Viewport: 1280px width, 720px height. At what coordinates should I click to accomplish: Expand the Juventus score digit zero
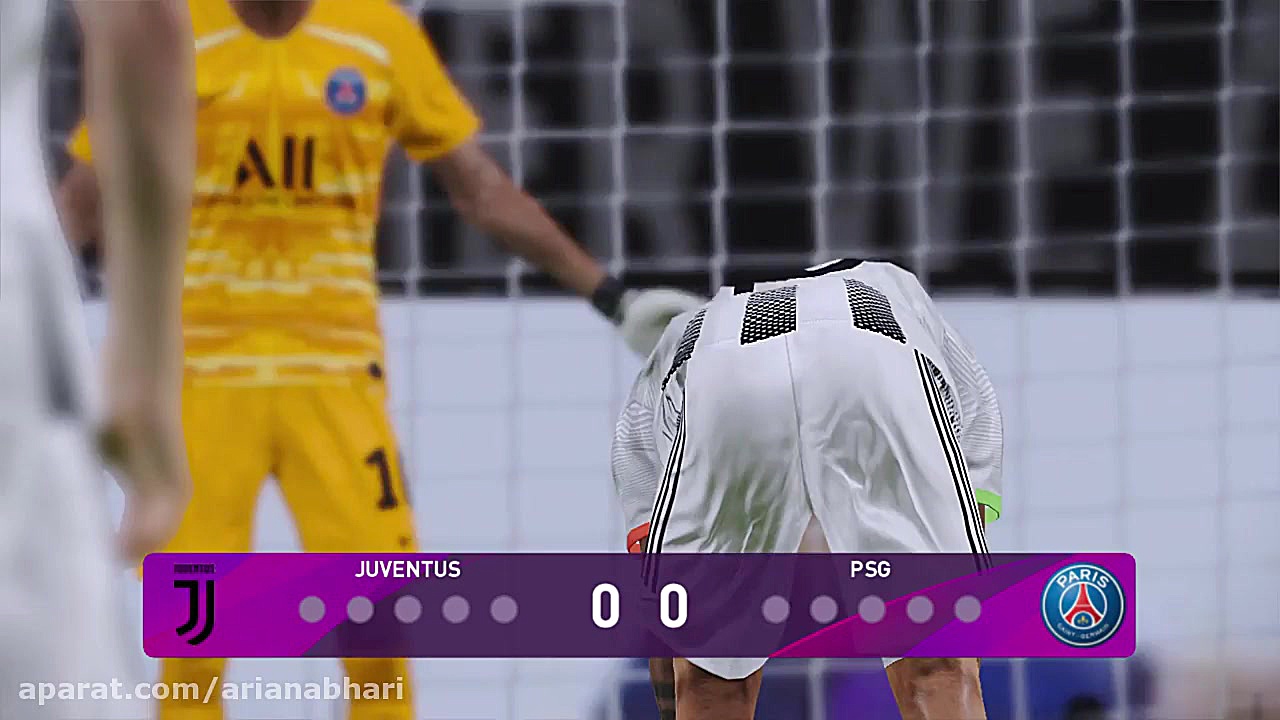coord(607,606)
